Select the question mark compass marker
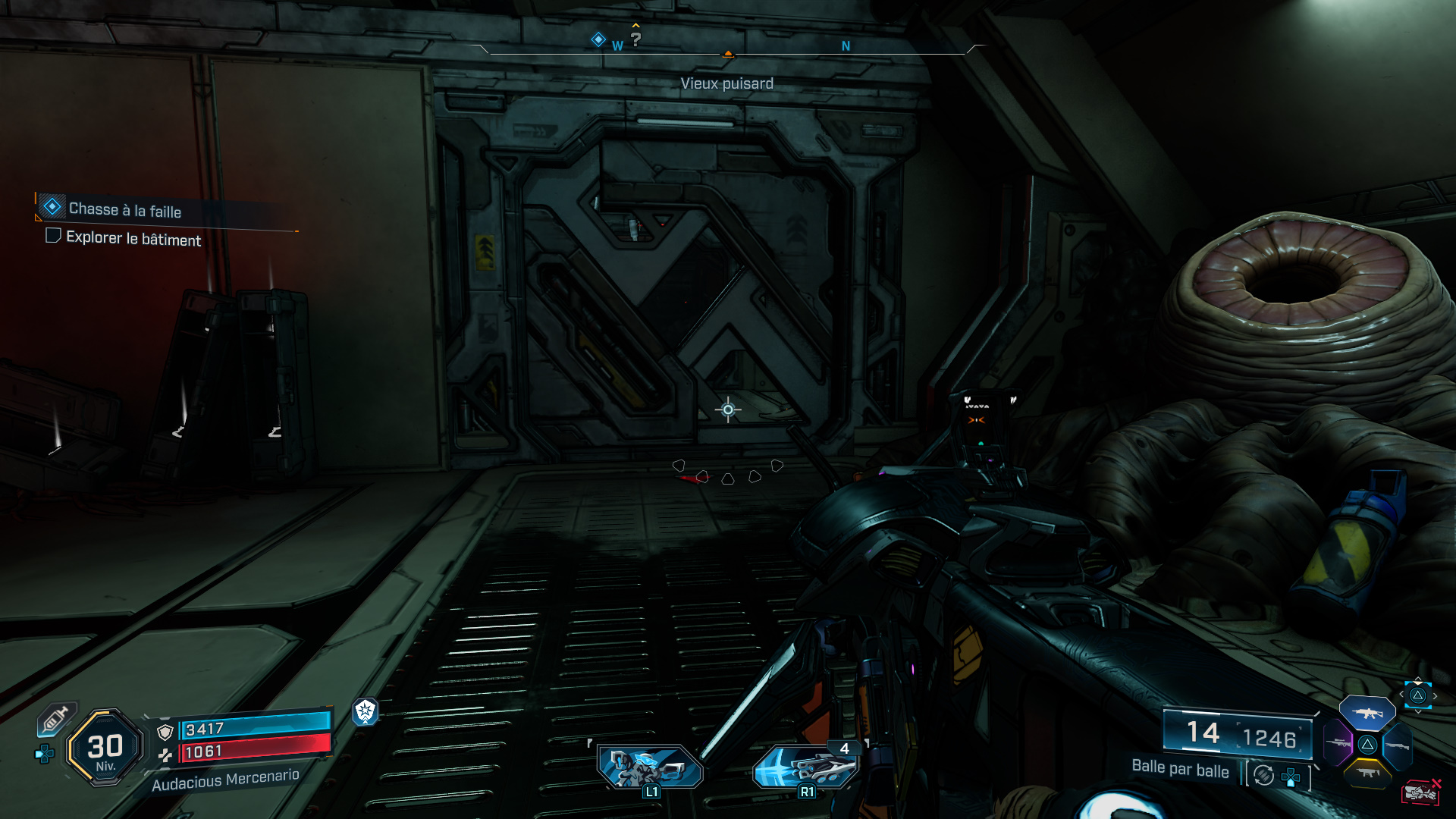 (x=635, y=39)
